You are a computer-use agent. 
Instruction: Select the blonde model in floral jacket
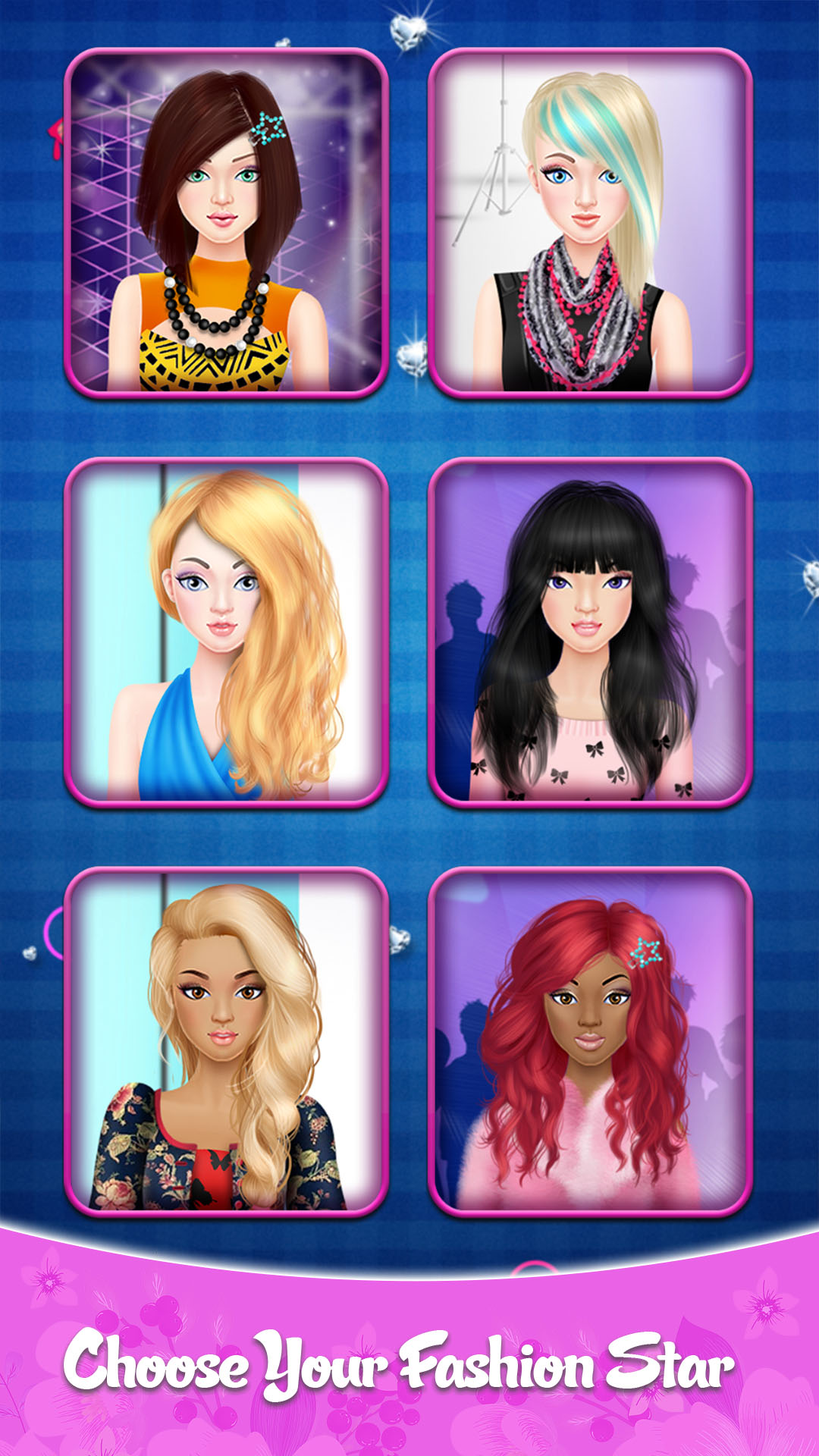pos(226,1043)
